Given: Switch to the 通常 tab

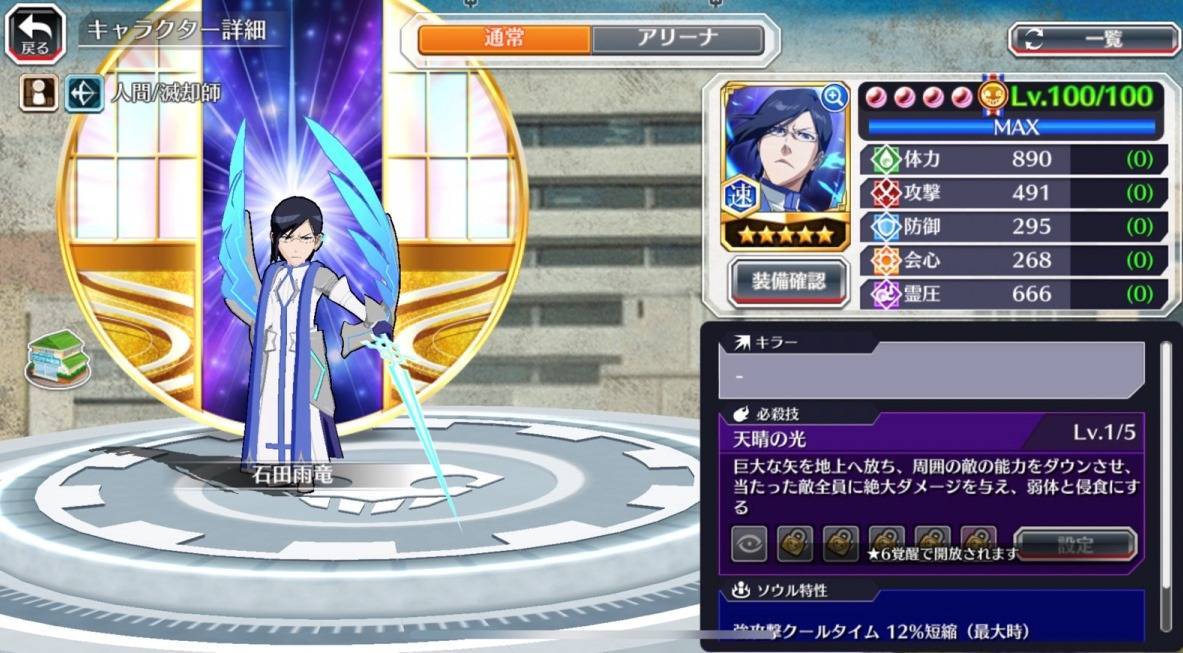Looking at the screenshot, I should (x=504, y=40).
